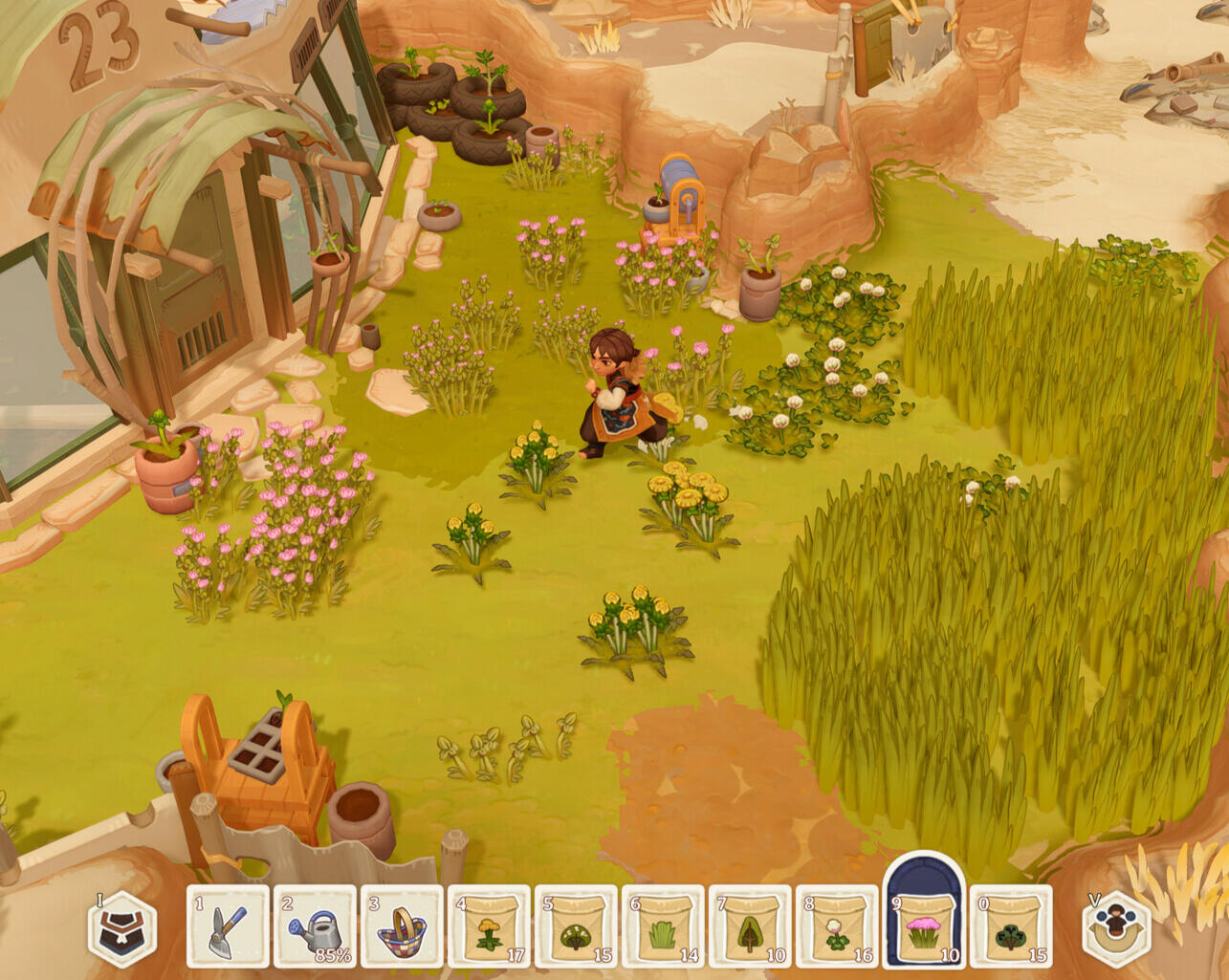1229x980 pixels.
Task: Select the yellow flower seed bag
Action: point(489,927)
